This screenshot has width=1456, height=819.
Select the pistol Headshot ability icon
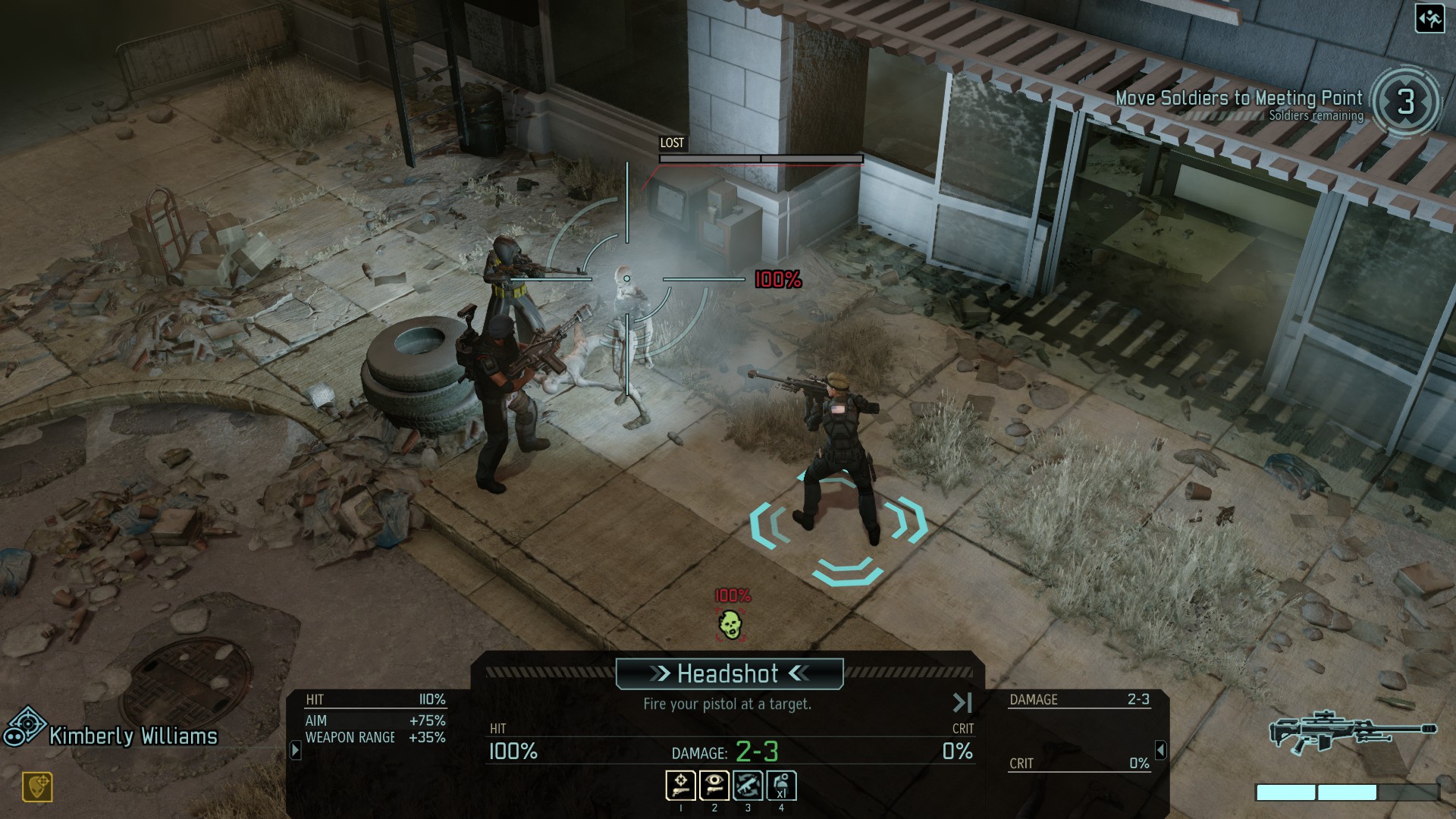click(x=680, y=786)
